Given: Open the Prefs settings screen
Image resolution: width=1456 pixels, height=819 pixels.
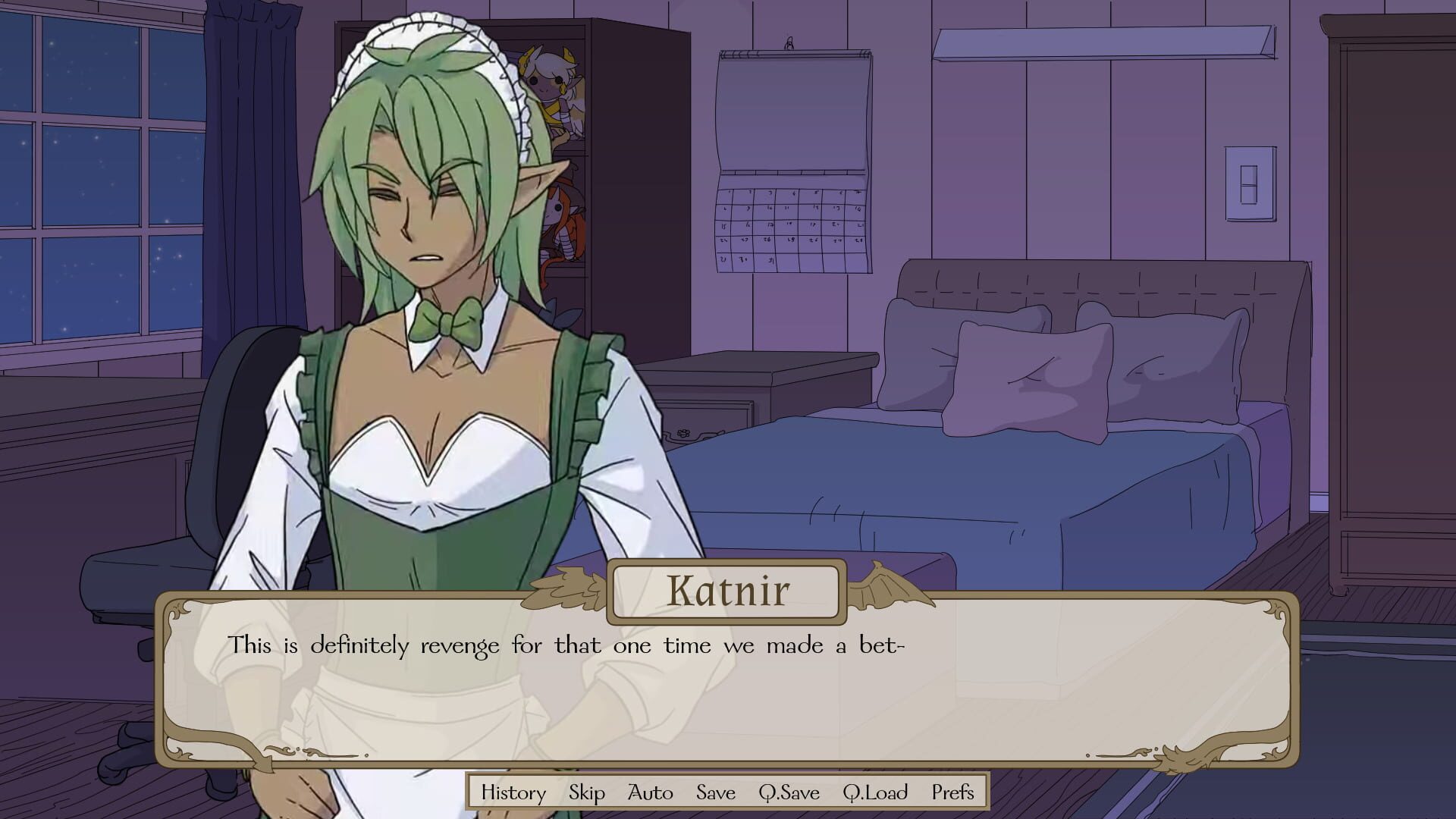Looking at the screenshot, I should (x=952, y=793).
